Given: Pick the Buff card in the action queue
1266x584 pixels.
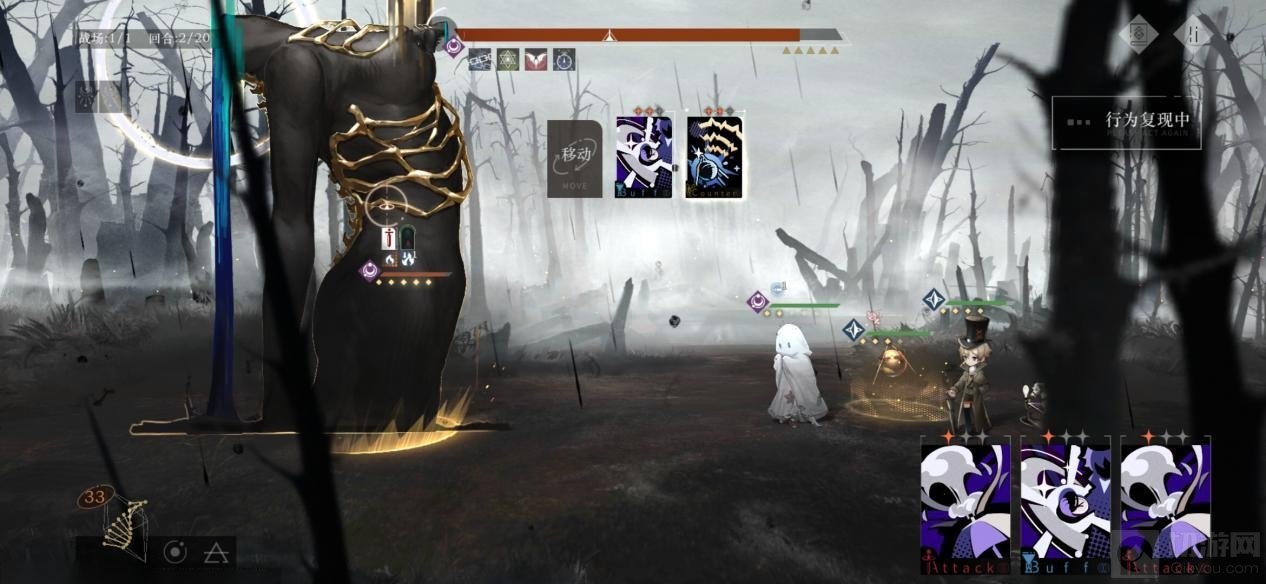Looking at the screenshot, I should [x=644, y=157].
